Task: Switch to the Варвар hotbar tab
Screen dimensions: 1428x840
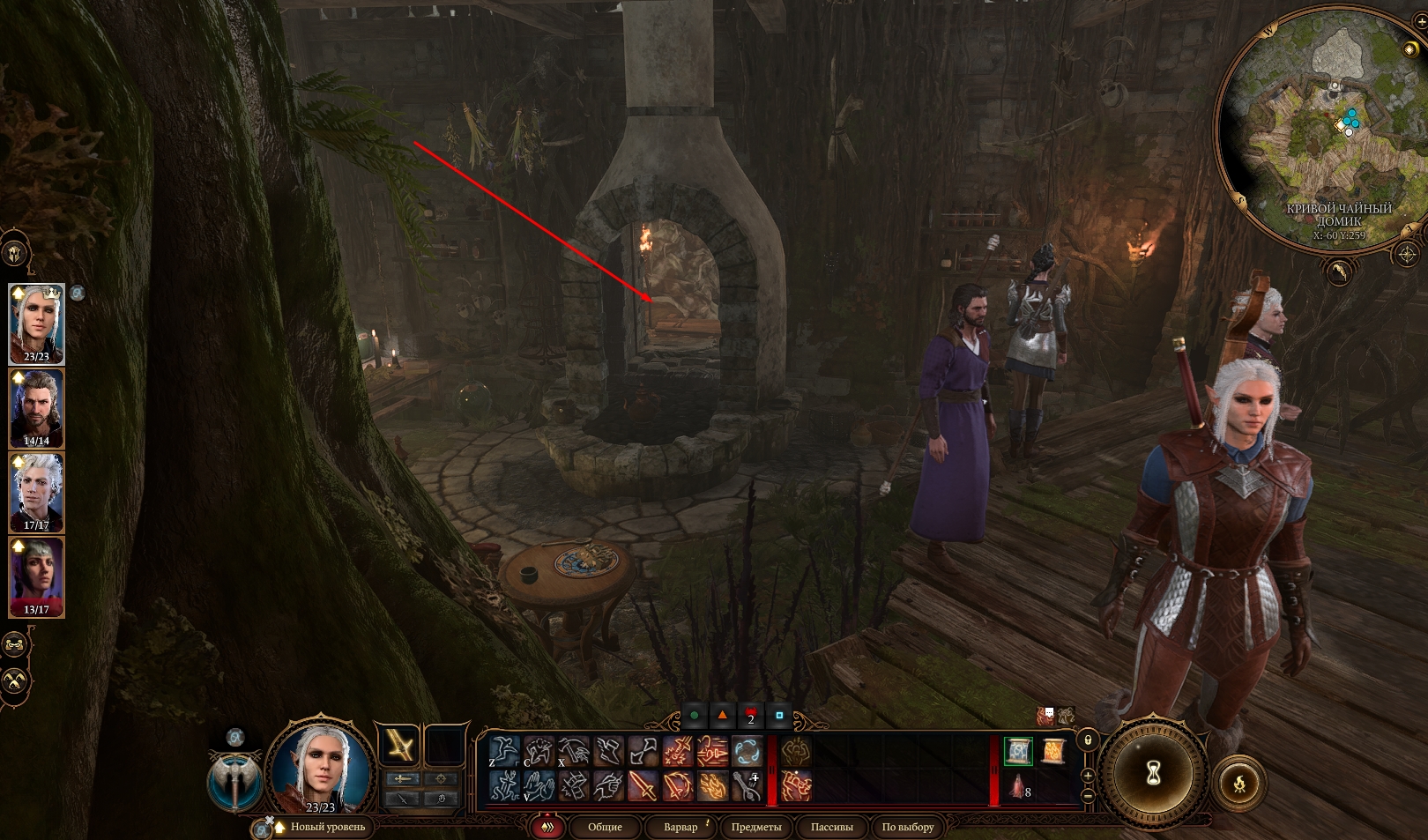Action: coord(681,827)
